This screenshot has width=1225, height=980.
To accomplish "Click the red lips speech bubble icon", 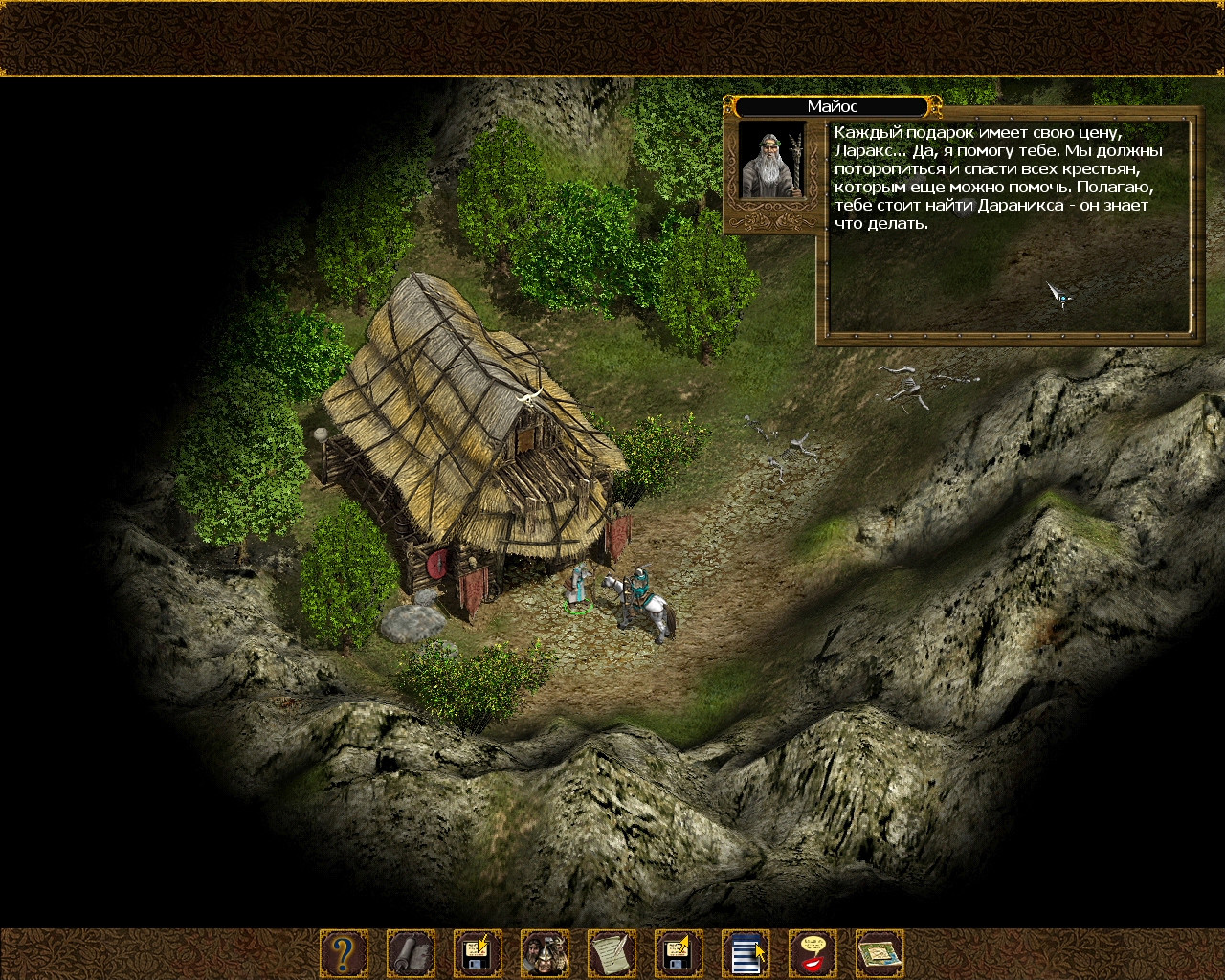I will [813, 954].
